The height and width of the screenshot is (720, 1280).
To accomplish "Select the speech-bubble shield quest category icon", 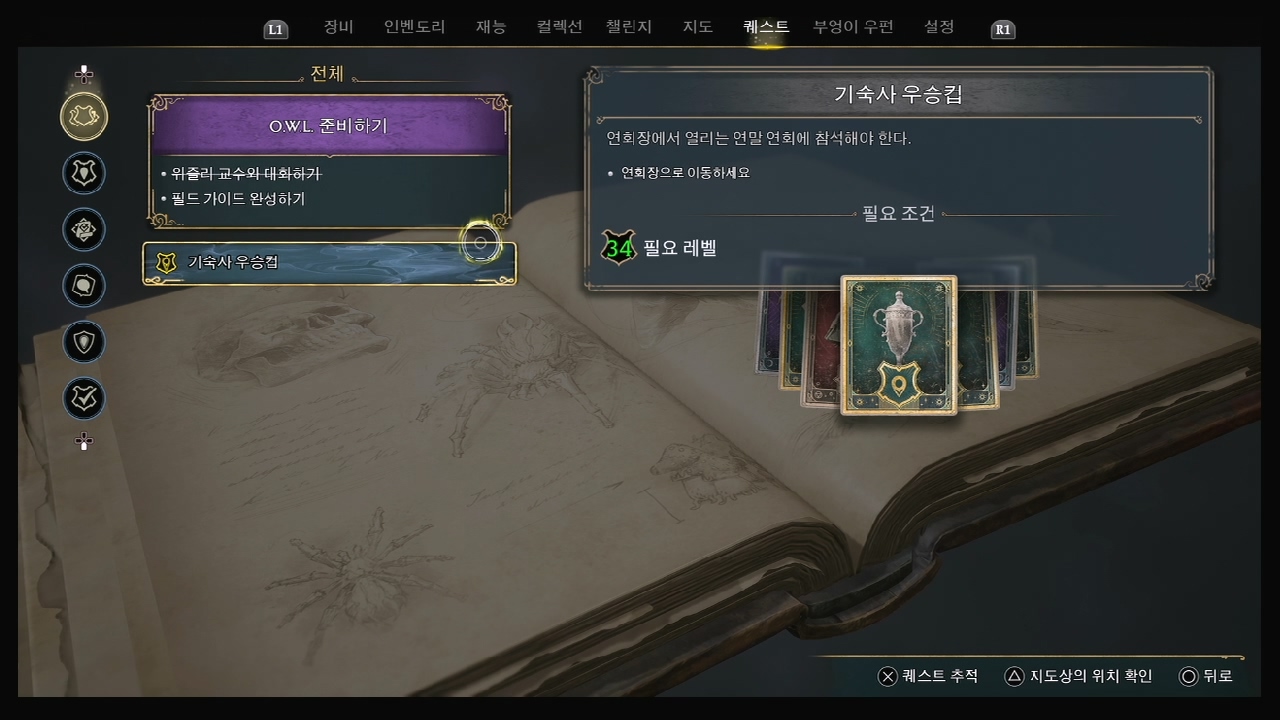I will click(x=84, y=285).
